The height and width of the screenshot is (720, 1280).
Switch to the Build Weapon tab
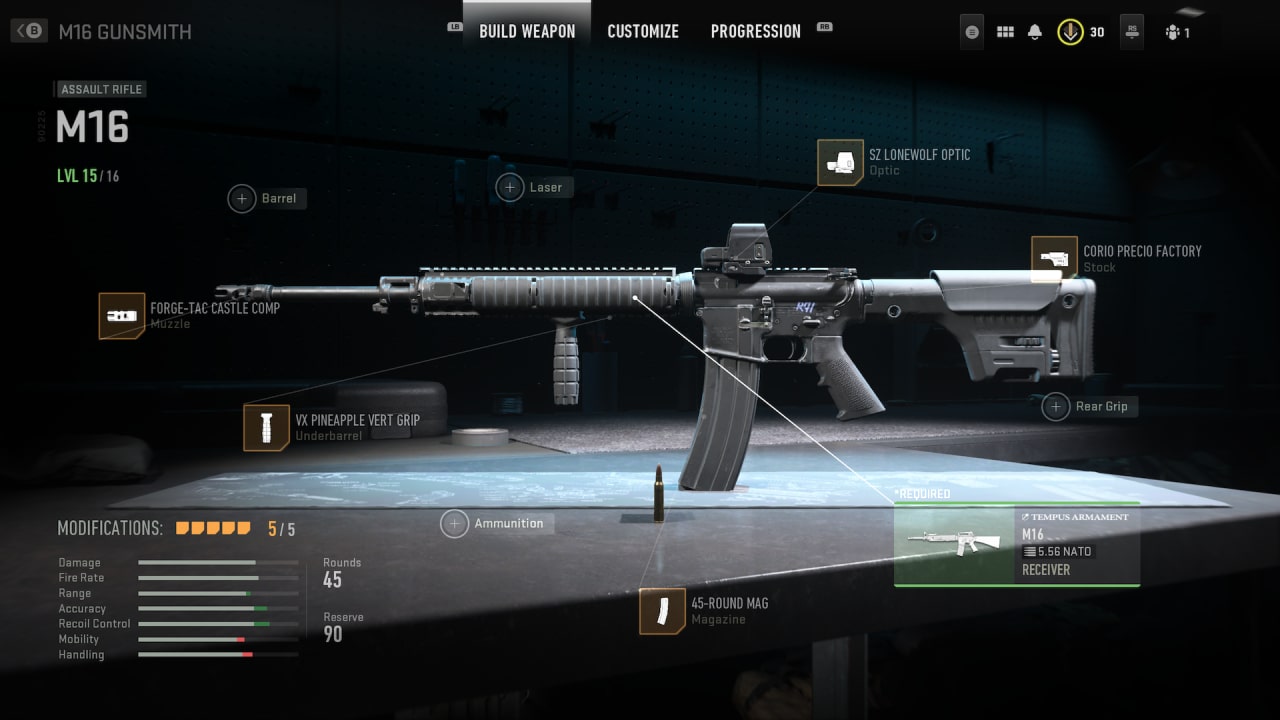(x=527, y=31)
